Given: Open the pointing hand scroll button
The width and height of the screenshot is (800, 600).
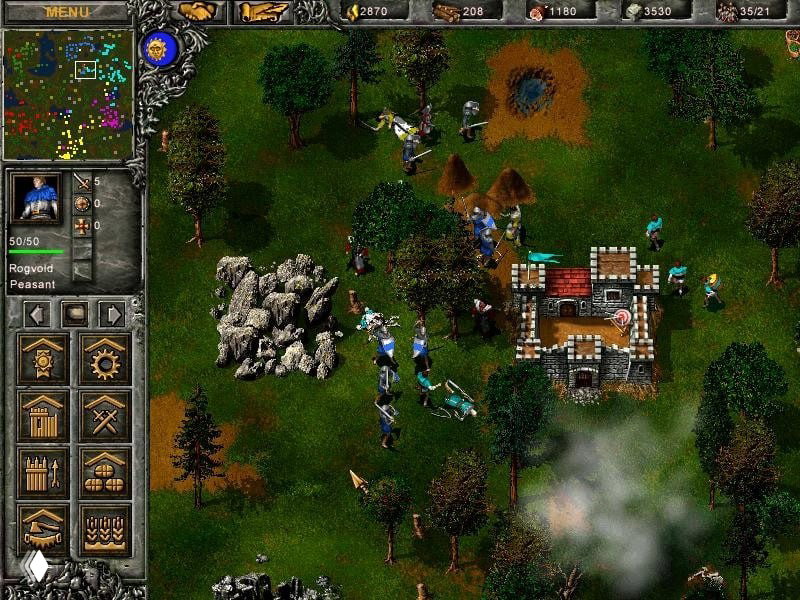Looking at the screenshot, I should [x=263, y=12].
